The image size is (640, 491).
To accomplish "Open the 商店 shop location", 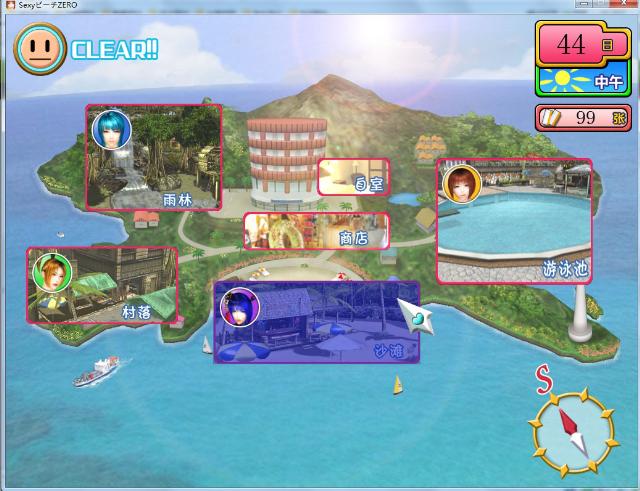I will (x=316, y=231).
